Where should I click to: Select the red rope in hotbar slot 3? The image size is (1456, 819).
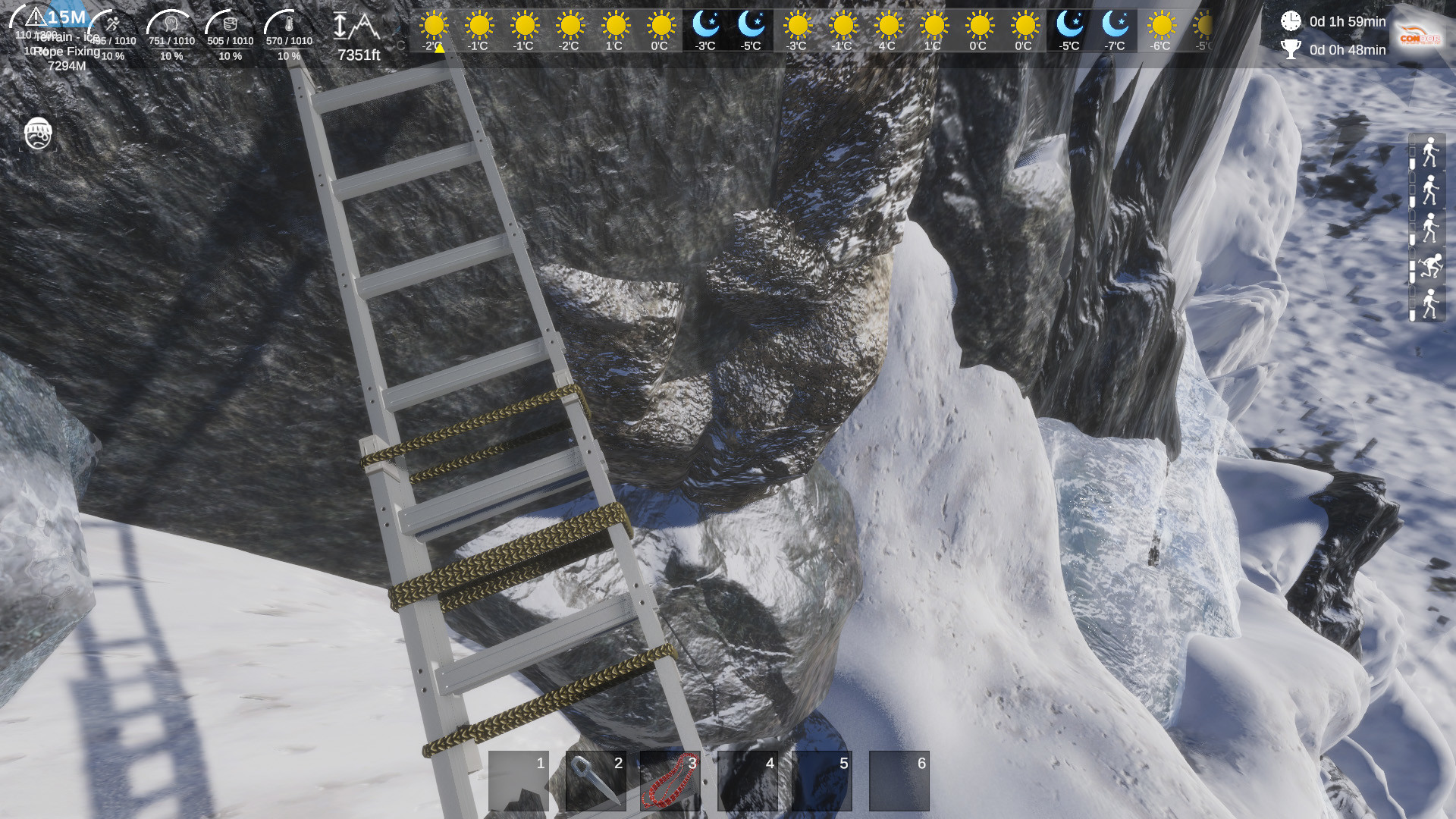click(669, 780)
